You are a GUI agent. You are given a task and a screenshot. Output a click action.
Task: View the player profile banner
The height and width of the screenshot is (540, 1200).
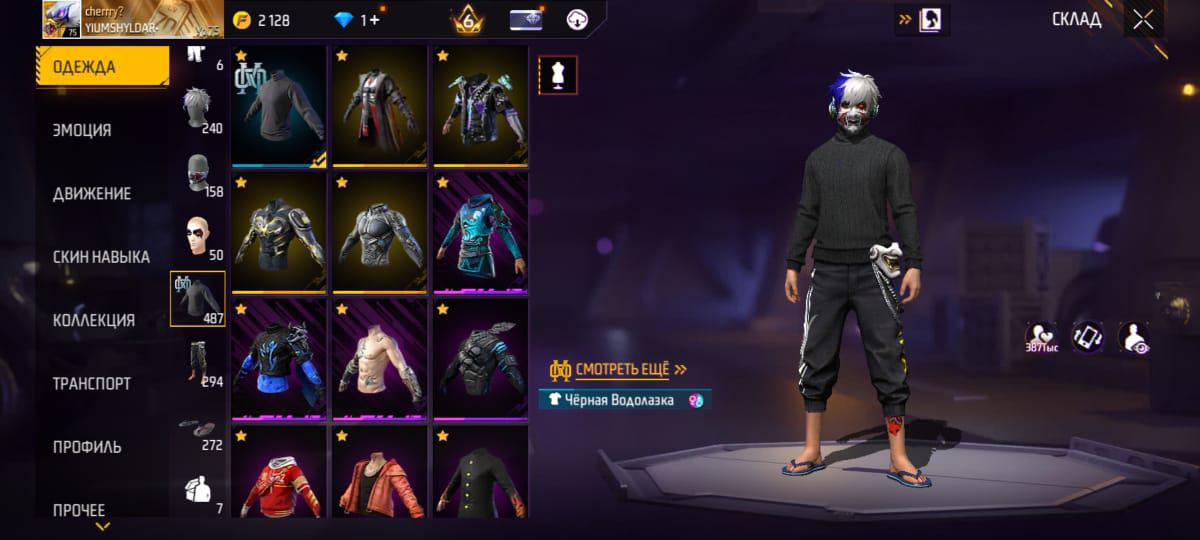tap(132, 19)
